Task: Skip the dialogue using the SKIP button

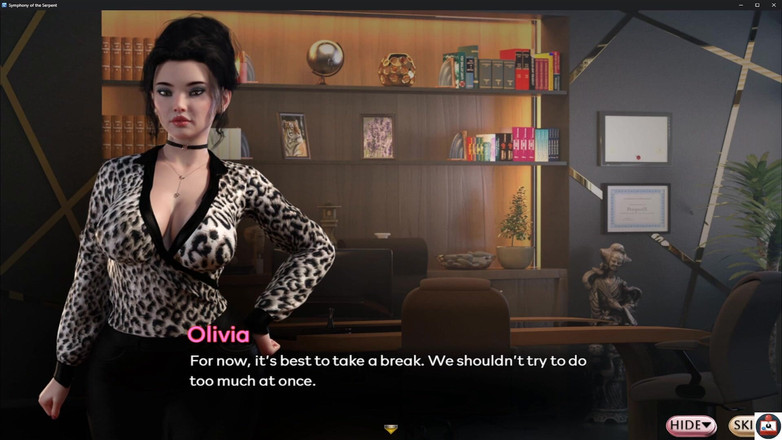Action: 742,426
